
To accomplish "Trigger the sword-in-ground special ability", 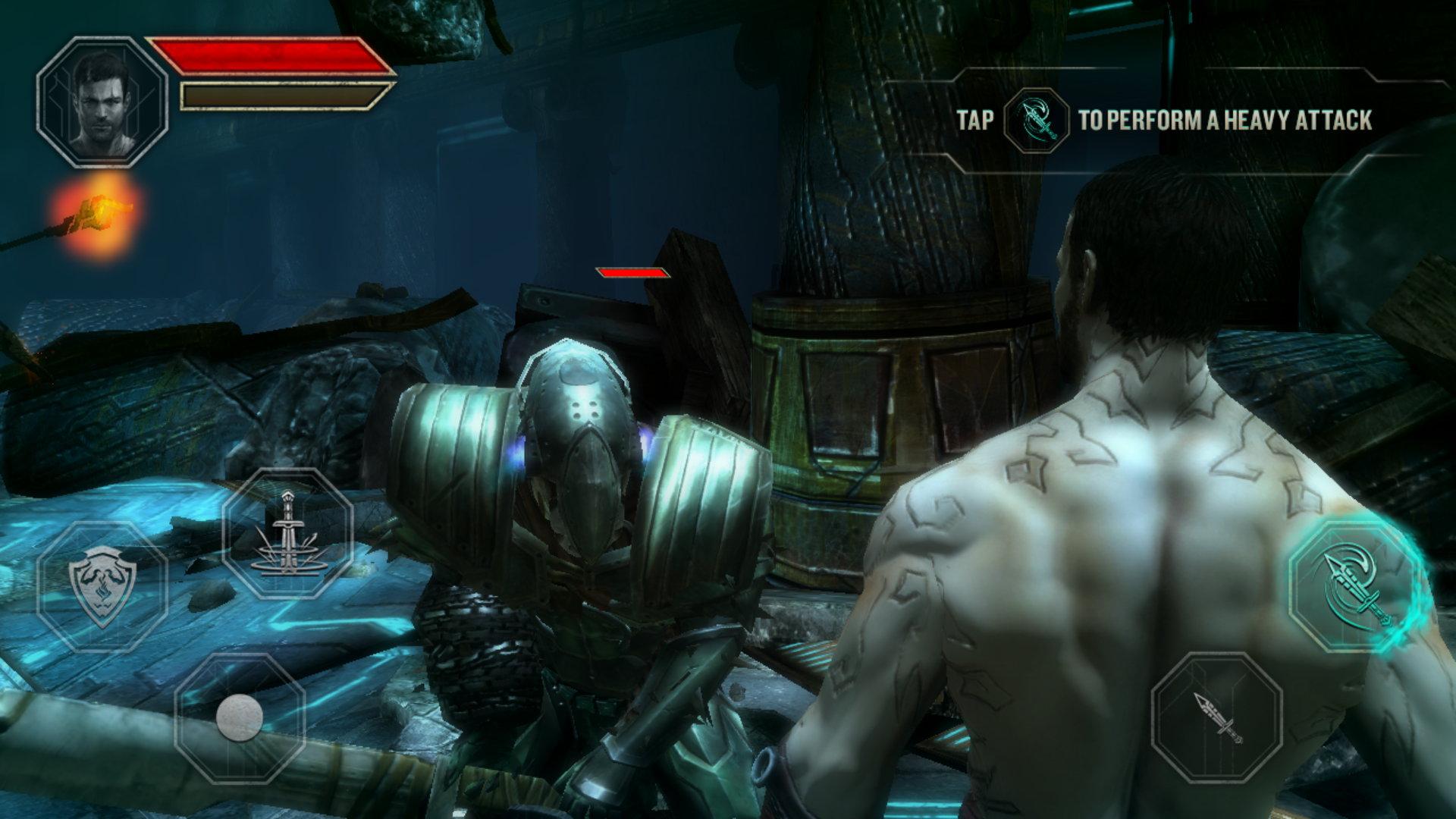I will click(x=287, y=533).
